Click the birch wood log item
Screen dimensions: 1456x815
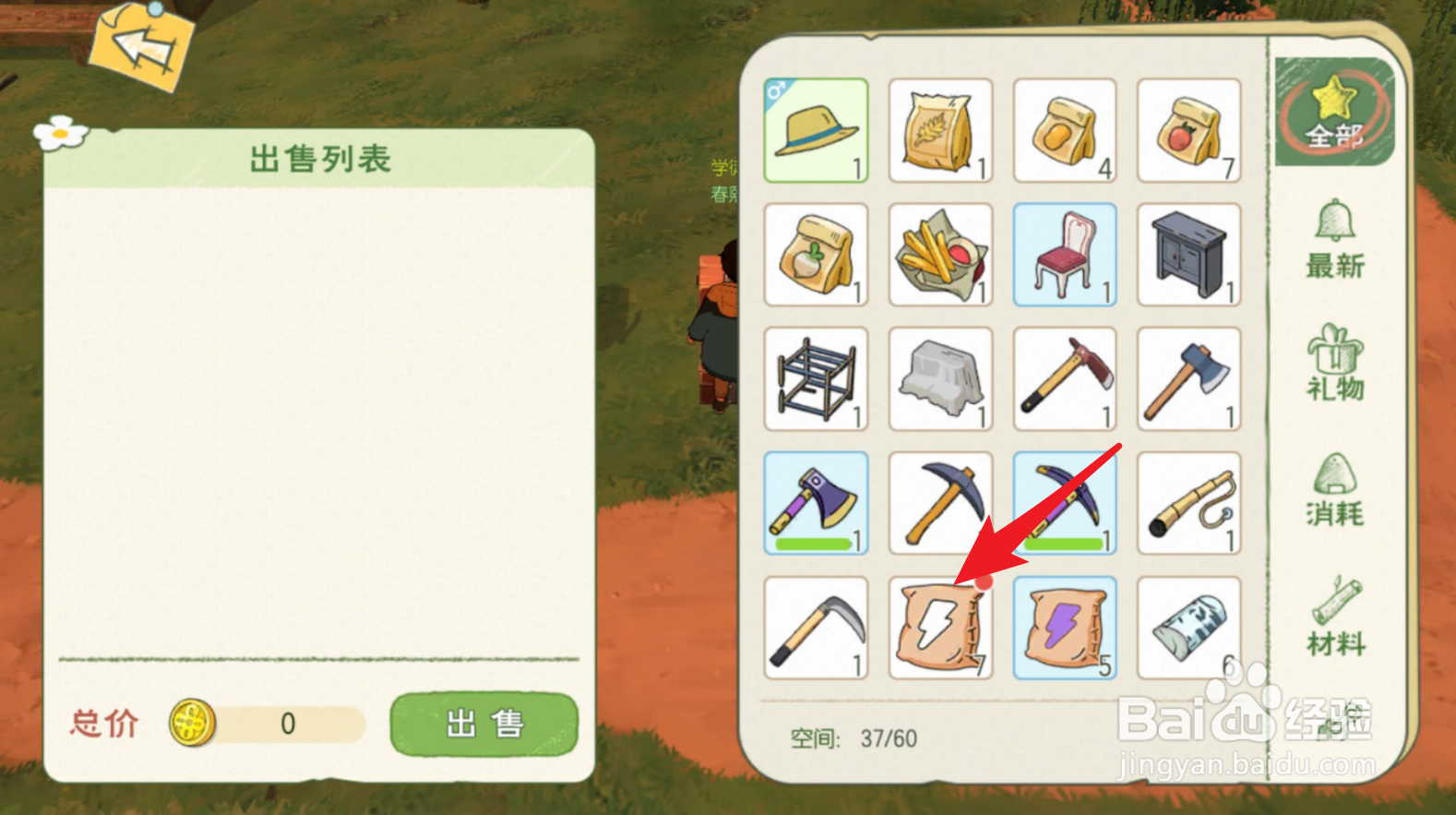(1188, 628)
